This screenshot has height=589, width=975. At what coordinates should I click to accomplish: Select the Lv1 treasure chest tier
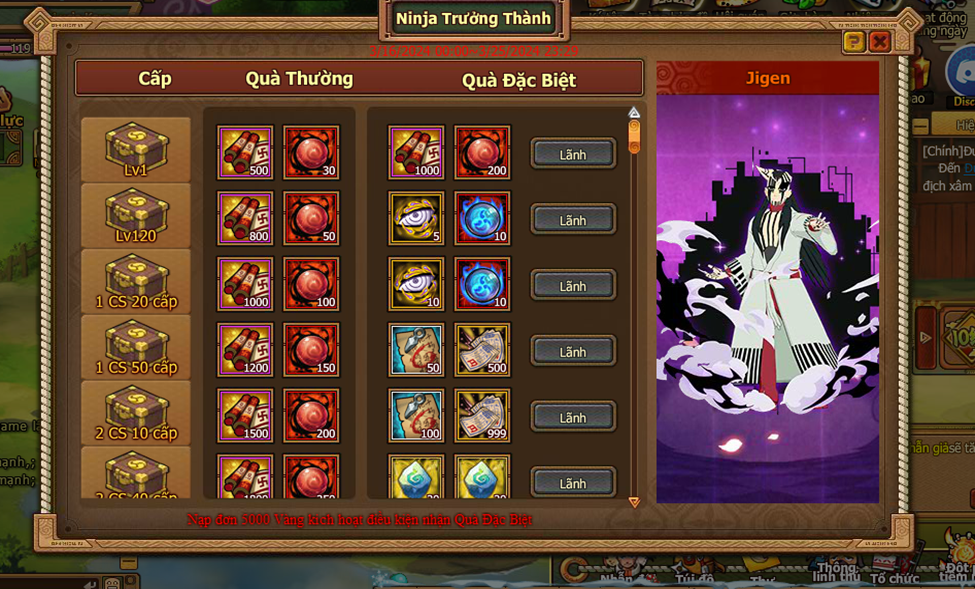coord(136,150)
